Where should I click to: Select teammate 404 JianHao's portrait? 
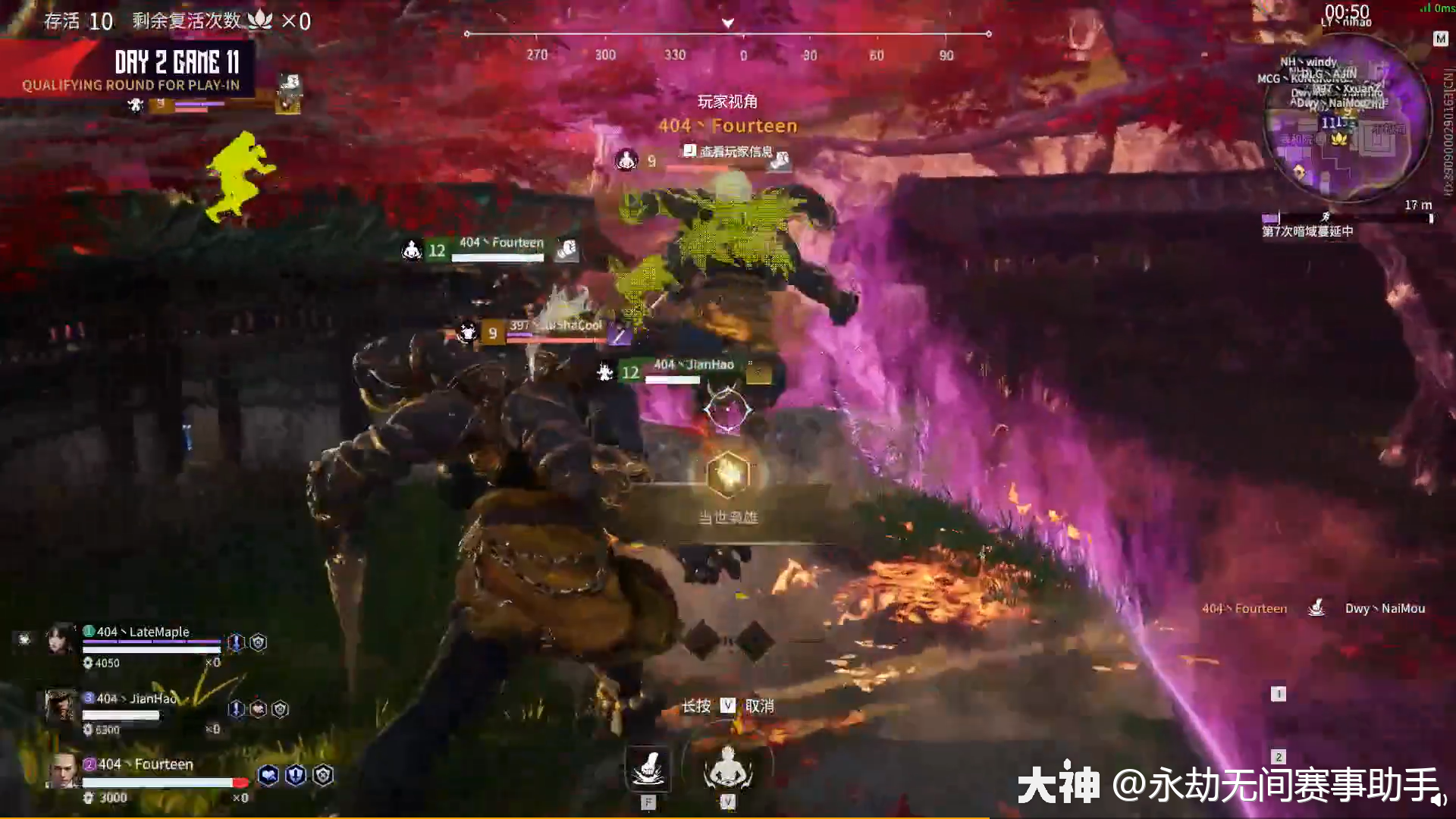[61, 707]
